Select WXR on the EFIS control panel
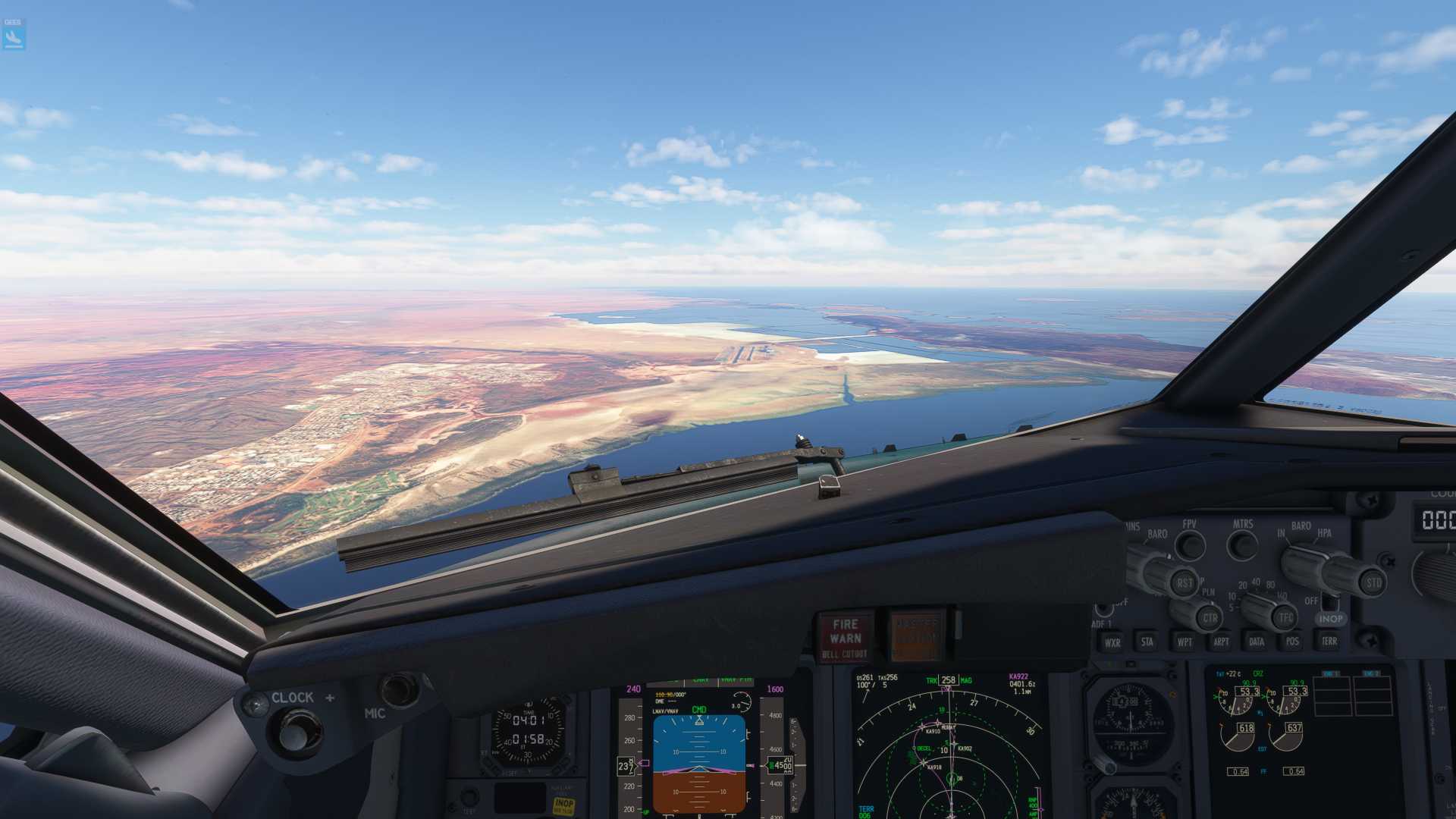This screenshot has height=819, width=1456. (1112, 642)
